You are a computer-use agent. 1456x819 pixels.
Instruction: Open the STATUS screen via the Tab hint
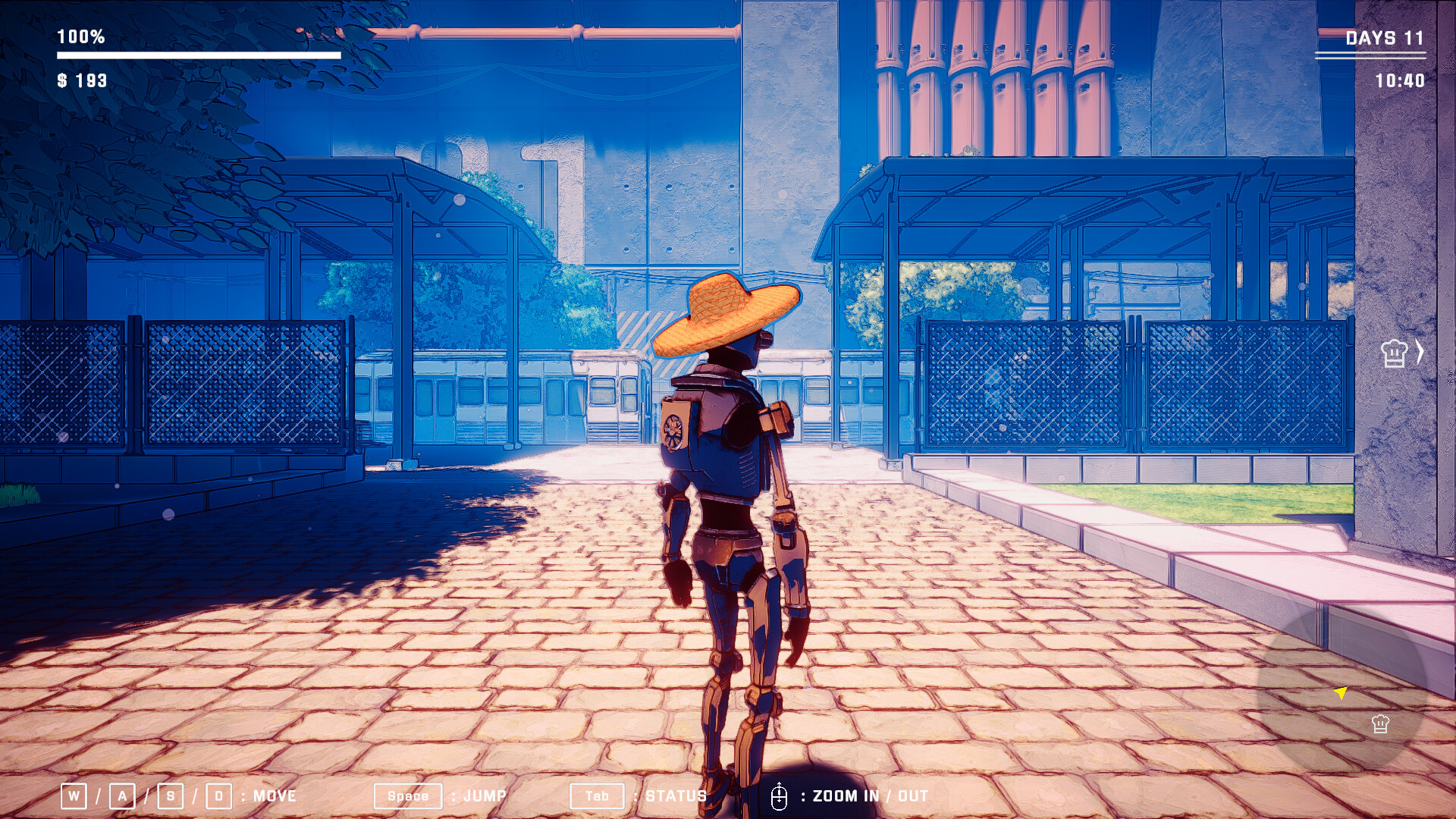[598, 796]
